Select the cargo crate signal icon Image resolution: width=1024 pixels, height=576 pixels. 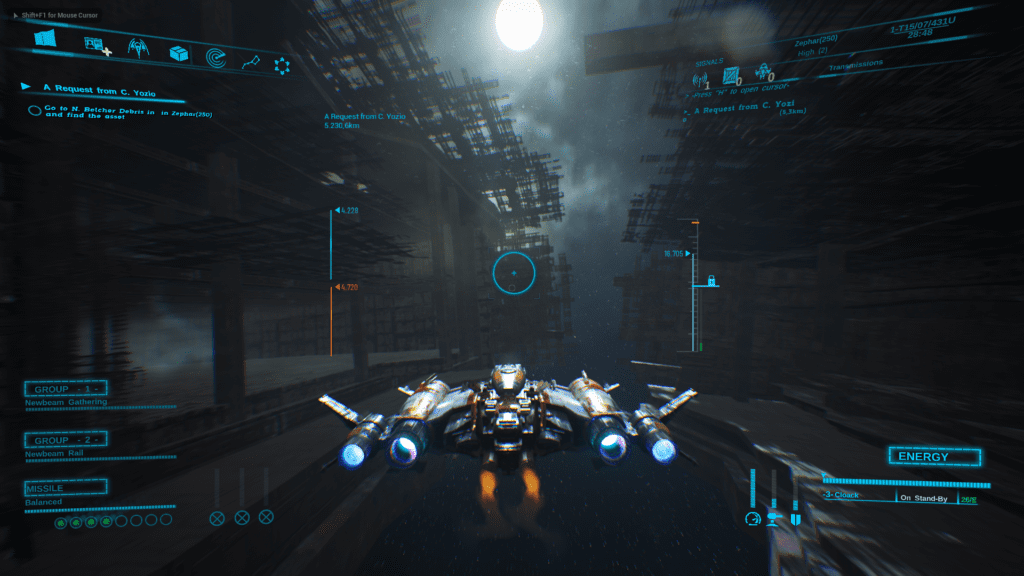732,75
